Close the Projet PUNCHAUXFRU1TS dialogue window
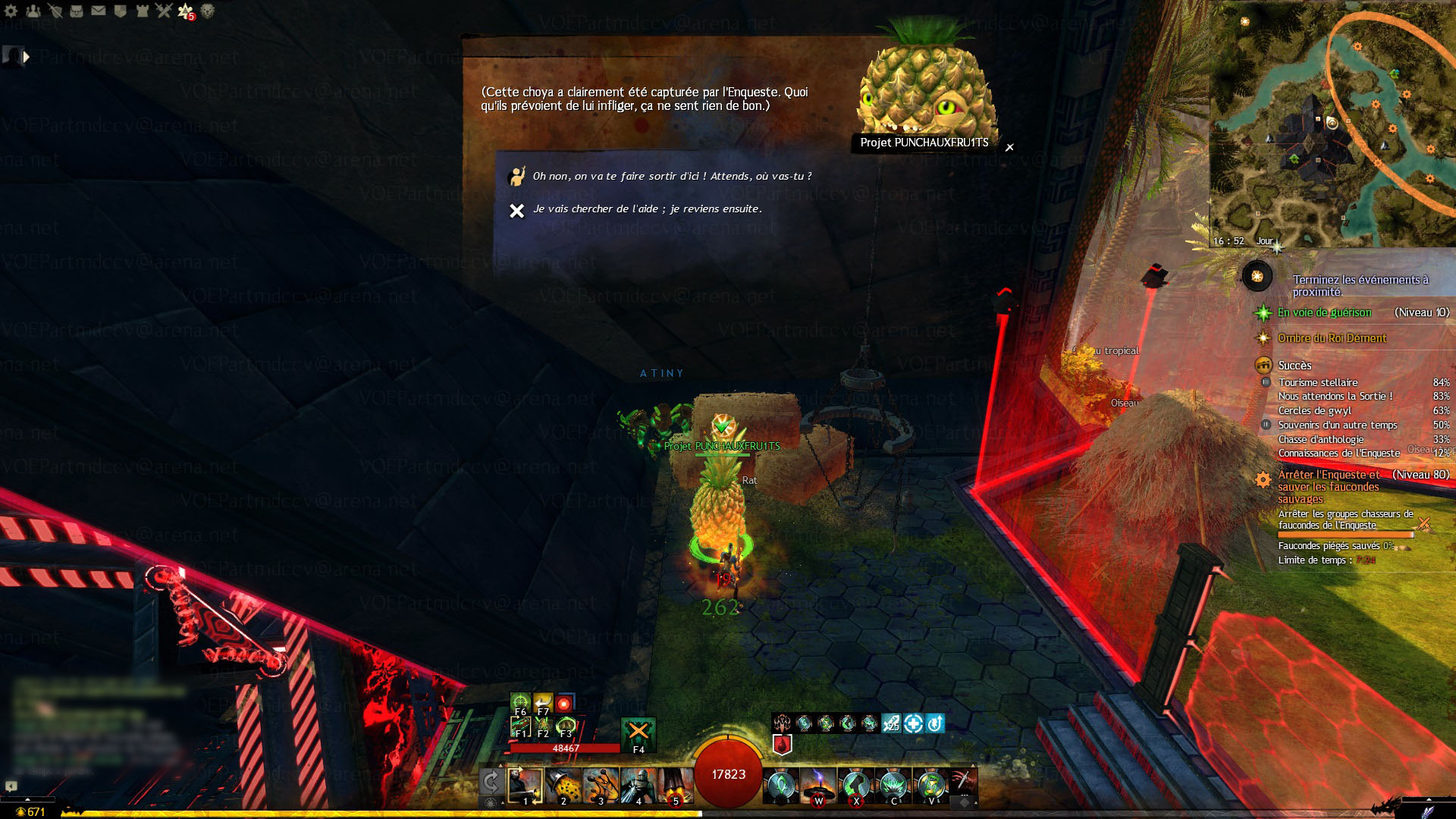 point(1009,147)
